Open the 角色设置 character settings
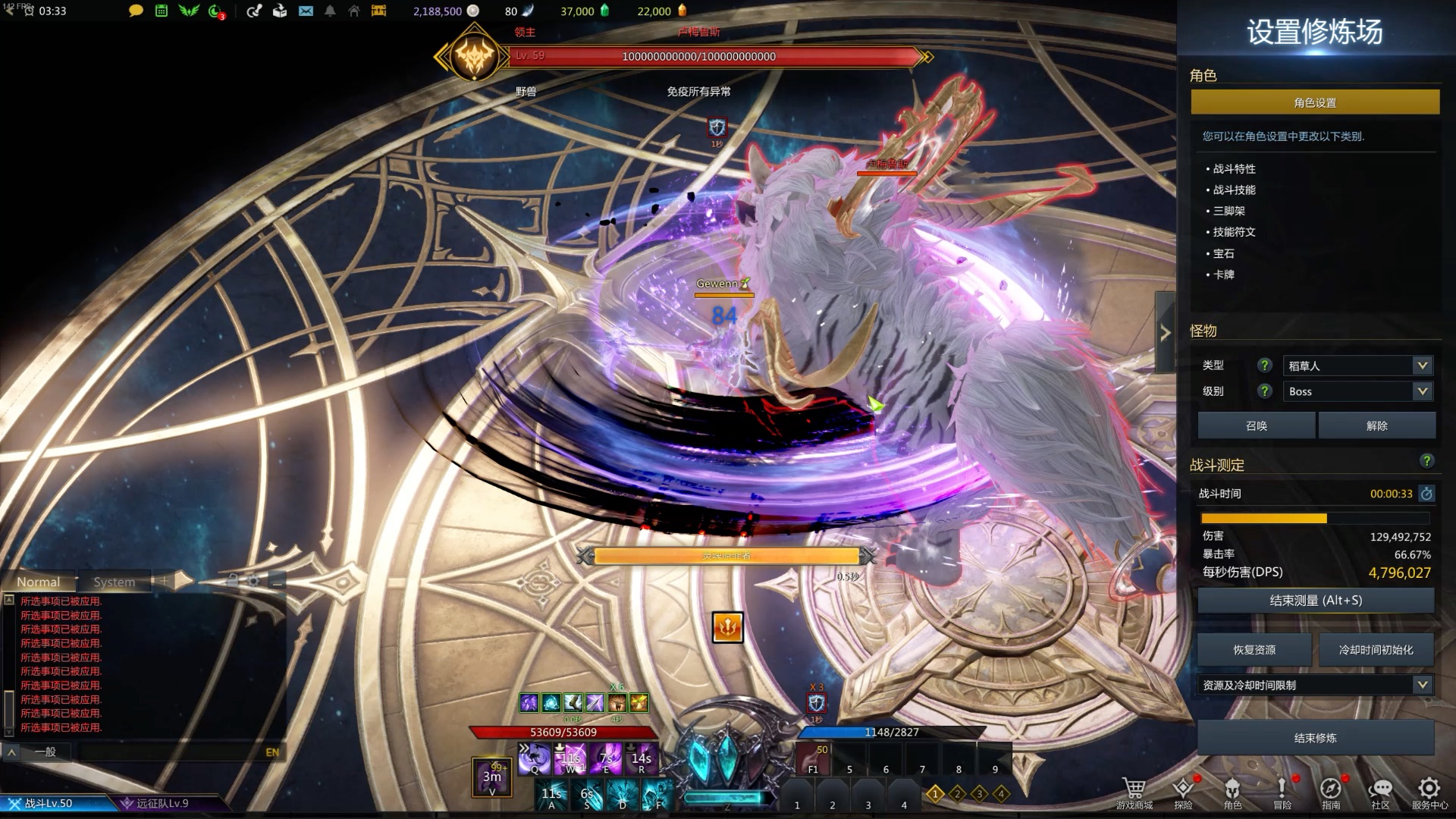Image resolution: width=1456 pixels, height=819 pixels. click(1315, 102)
